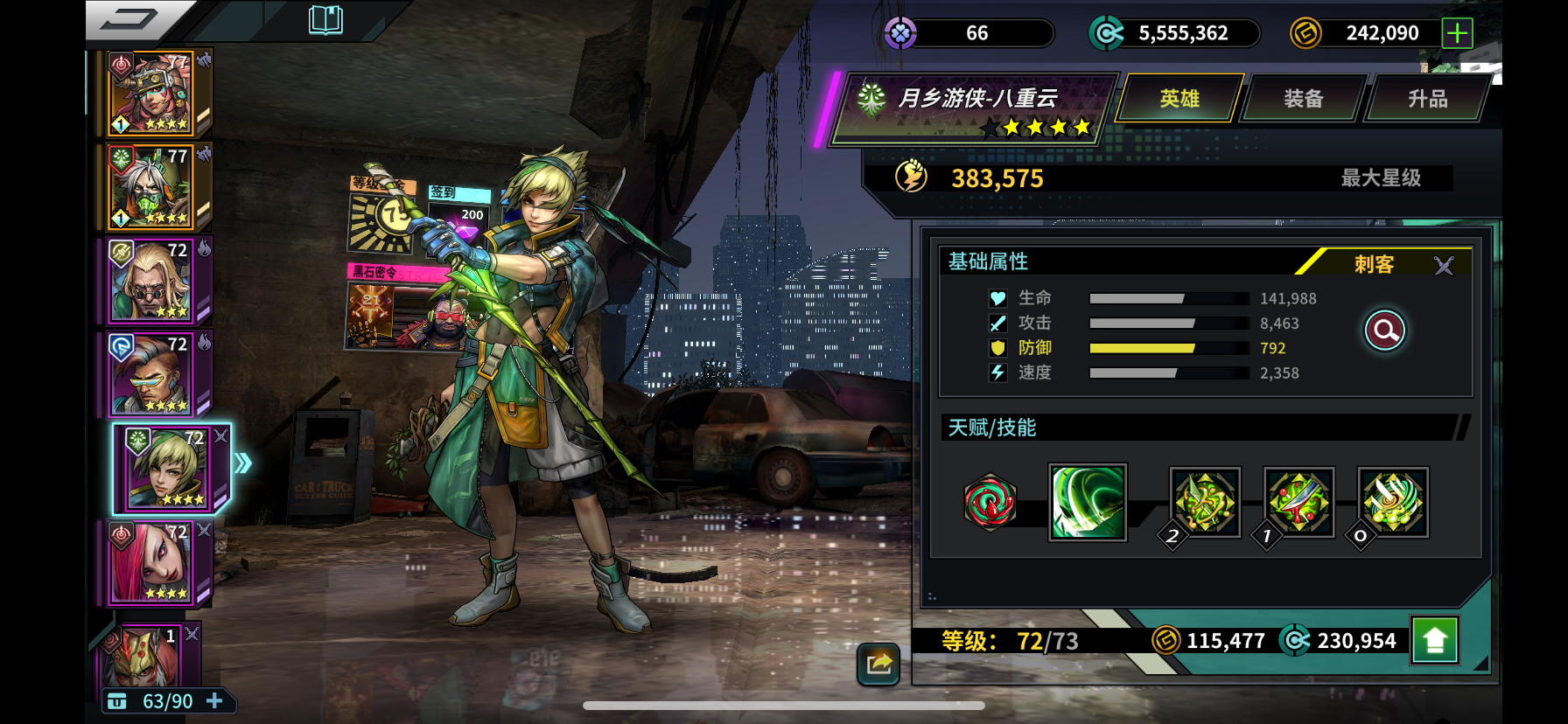Select the green slash skill icon
Image resolution: width=1568 pixels, height=724 pixels.
tap(1088, 503)
